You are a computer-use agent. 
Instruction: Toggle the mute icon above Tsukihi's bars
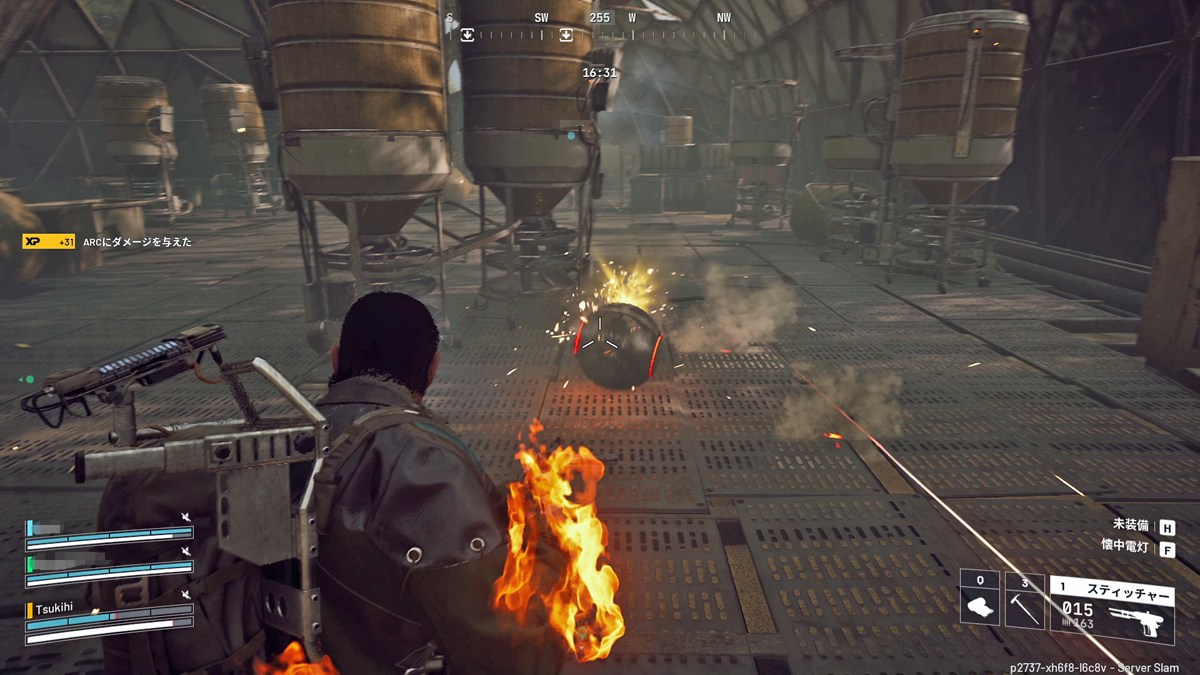pos(185,595)
